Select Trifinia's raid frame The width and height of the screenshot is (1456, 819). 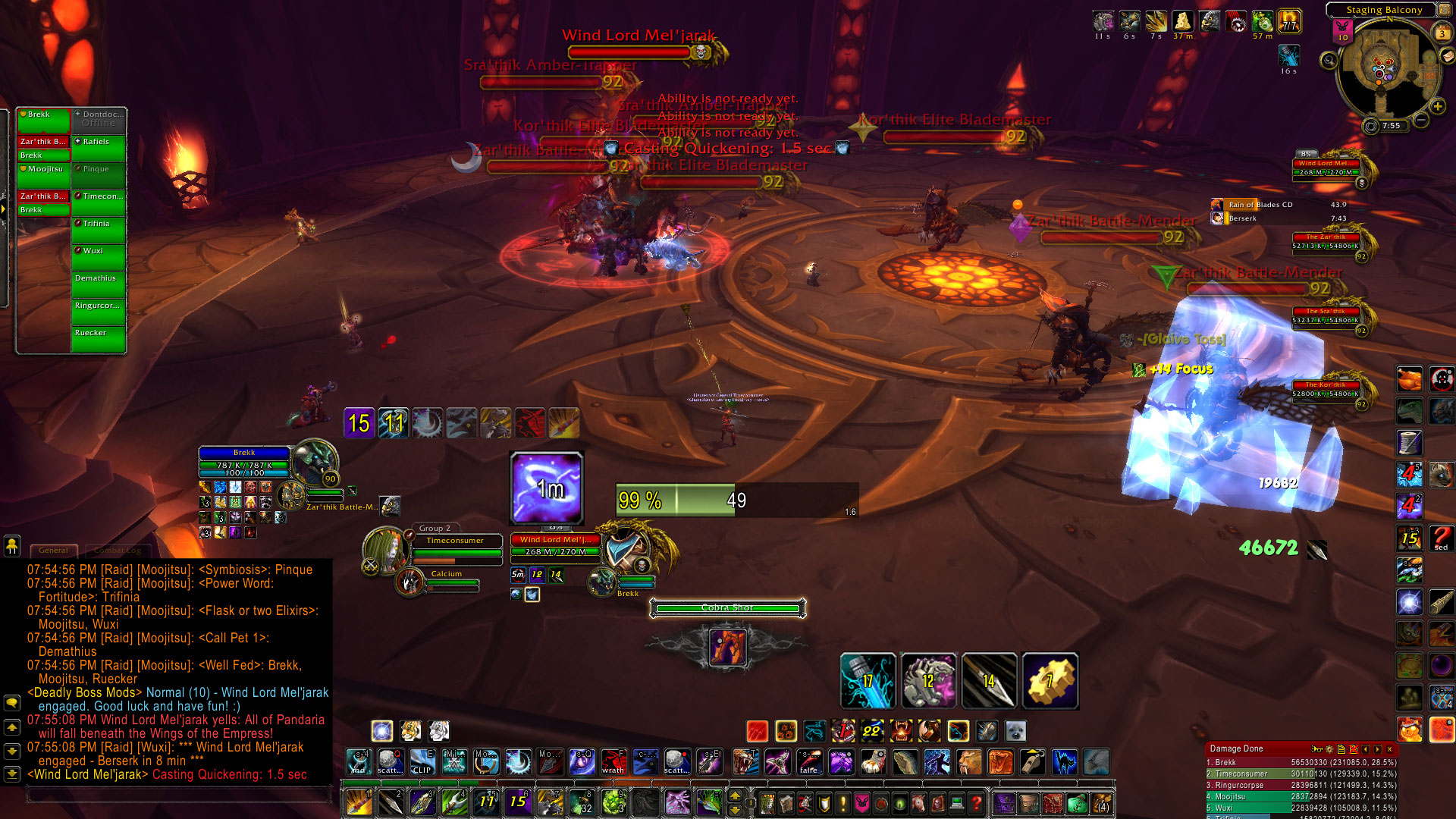click(99, 231)
